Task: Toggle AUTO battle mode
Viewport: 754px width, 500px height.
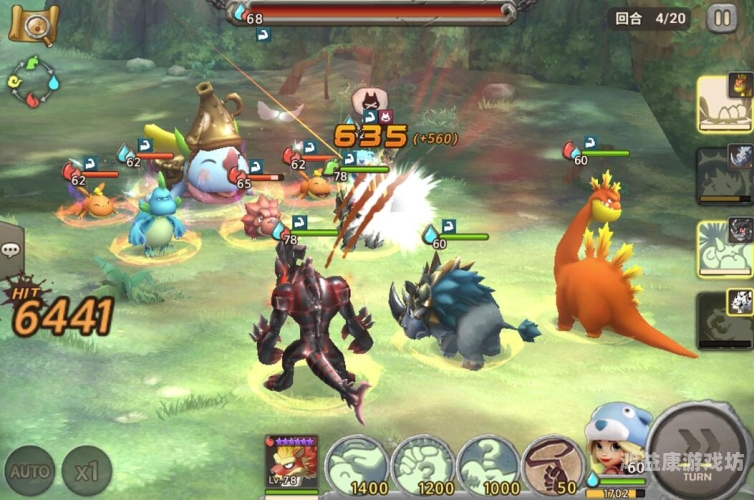Action: pyautogui.click(x=29, y=470)
